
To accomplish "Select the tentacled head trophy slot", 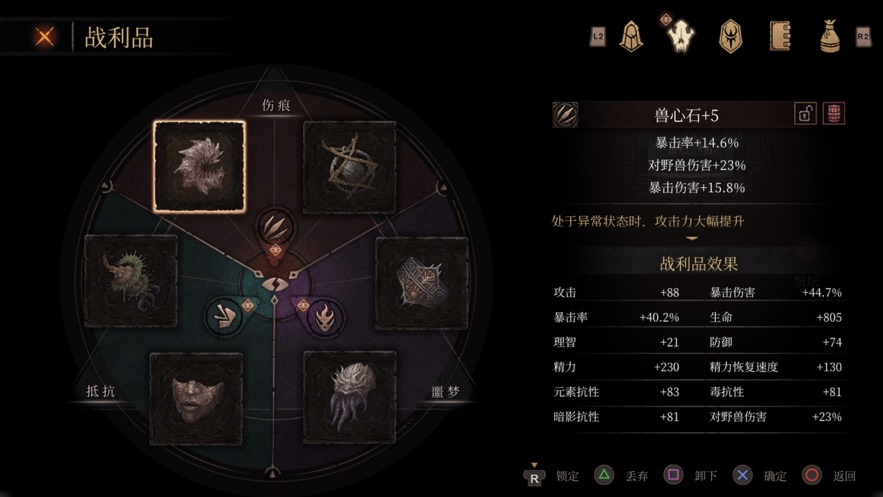I will [349, 397].
